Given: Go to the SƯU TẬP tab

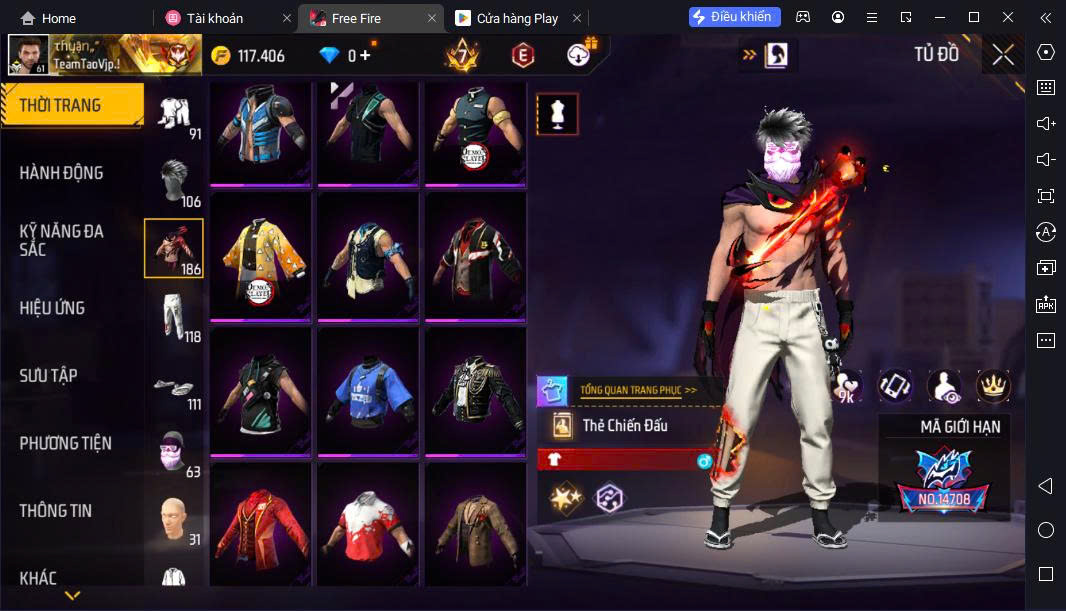Looking at the screenshot, I should [49, 376].
